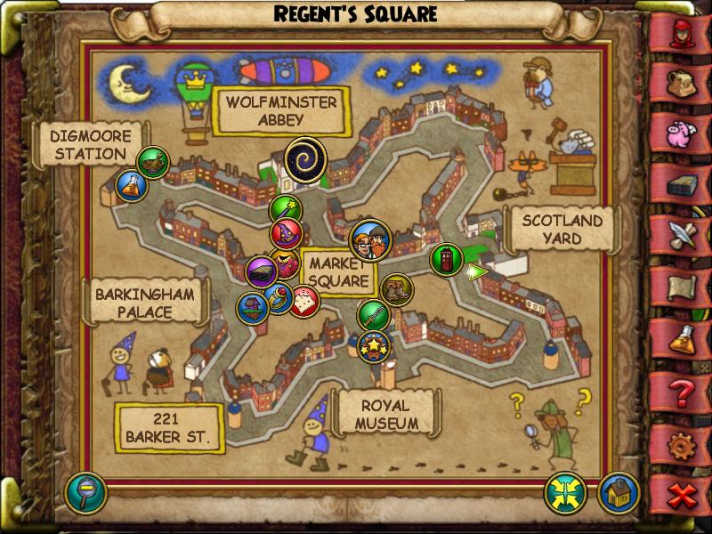
Task: Open the parchment scroll map tab
Action: point(682,287)
